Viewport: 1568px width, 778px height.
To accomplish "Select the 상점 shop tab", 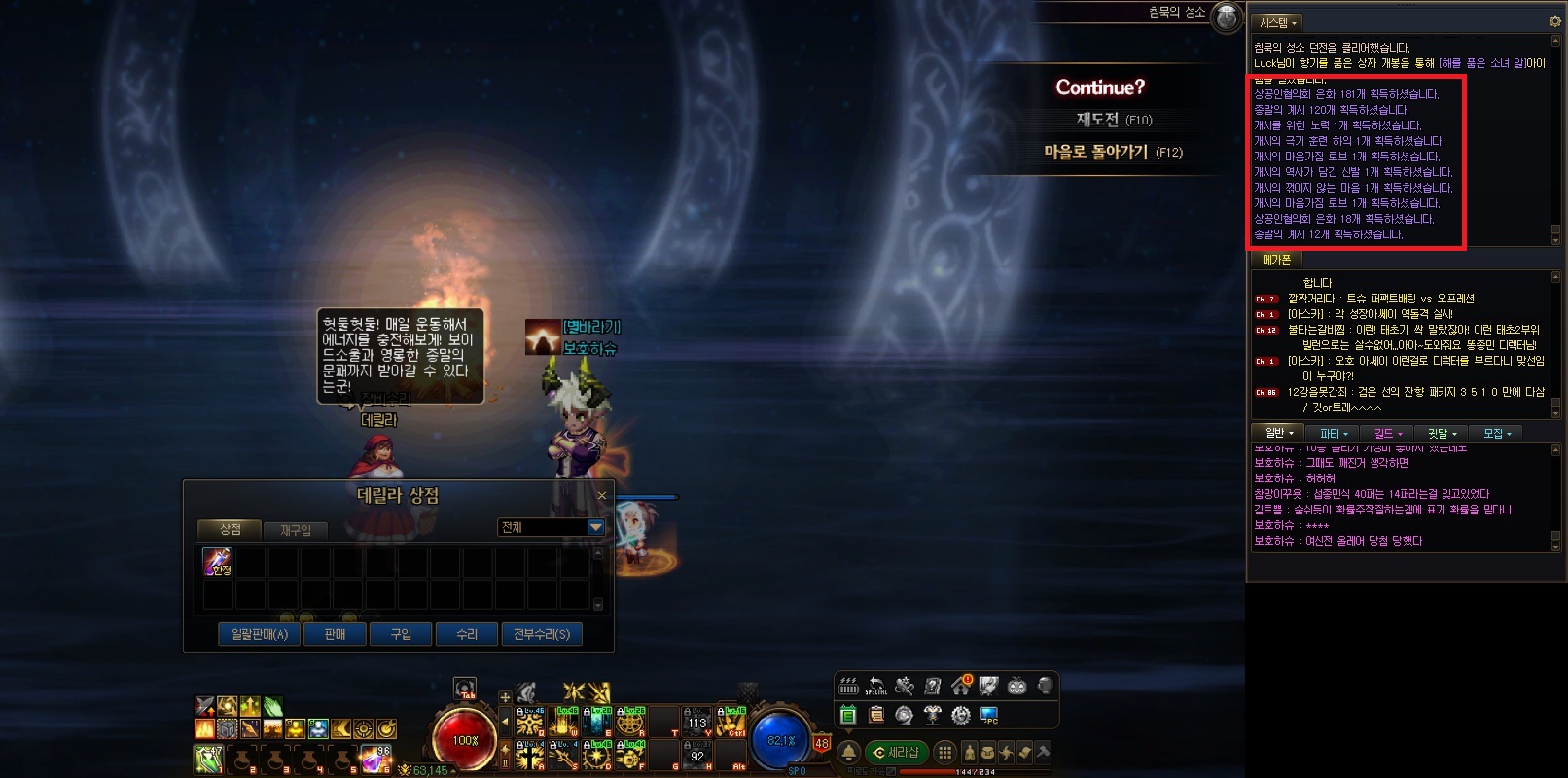I will click(x=231, y=529).
